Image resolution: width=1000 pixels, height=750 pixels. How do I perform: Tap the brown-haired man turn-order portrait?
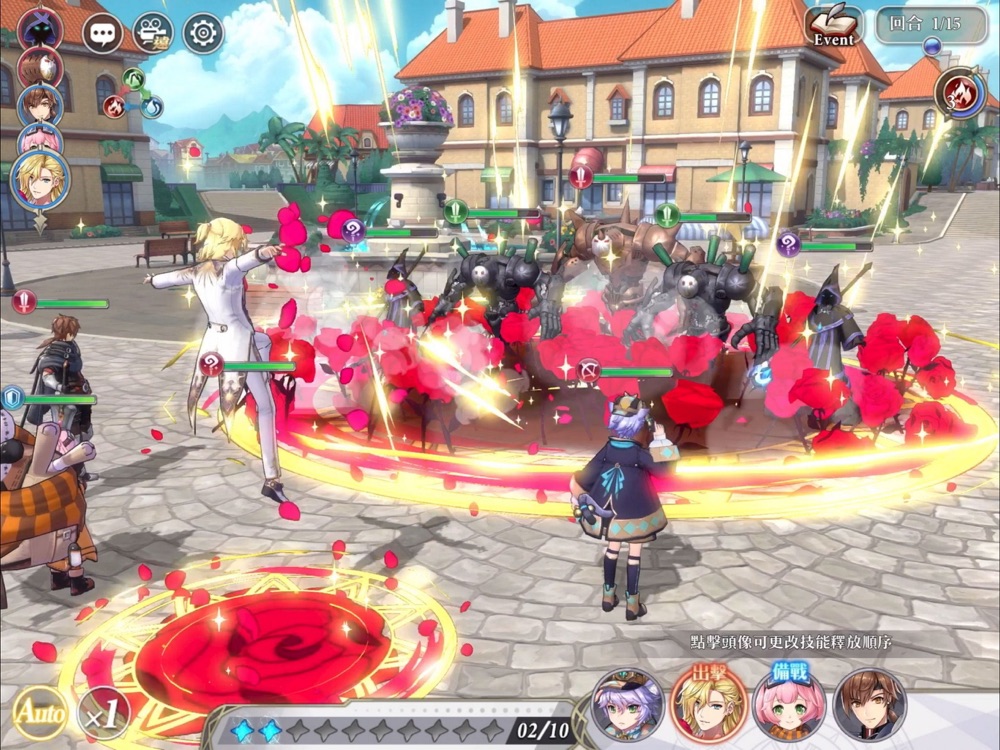pyautogui.click(x=40, y=102)
